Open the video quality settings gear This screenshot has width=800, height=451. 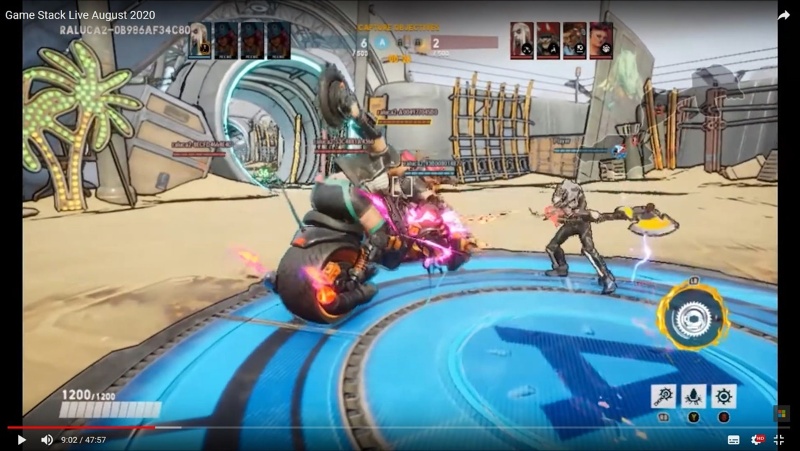757,439
